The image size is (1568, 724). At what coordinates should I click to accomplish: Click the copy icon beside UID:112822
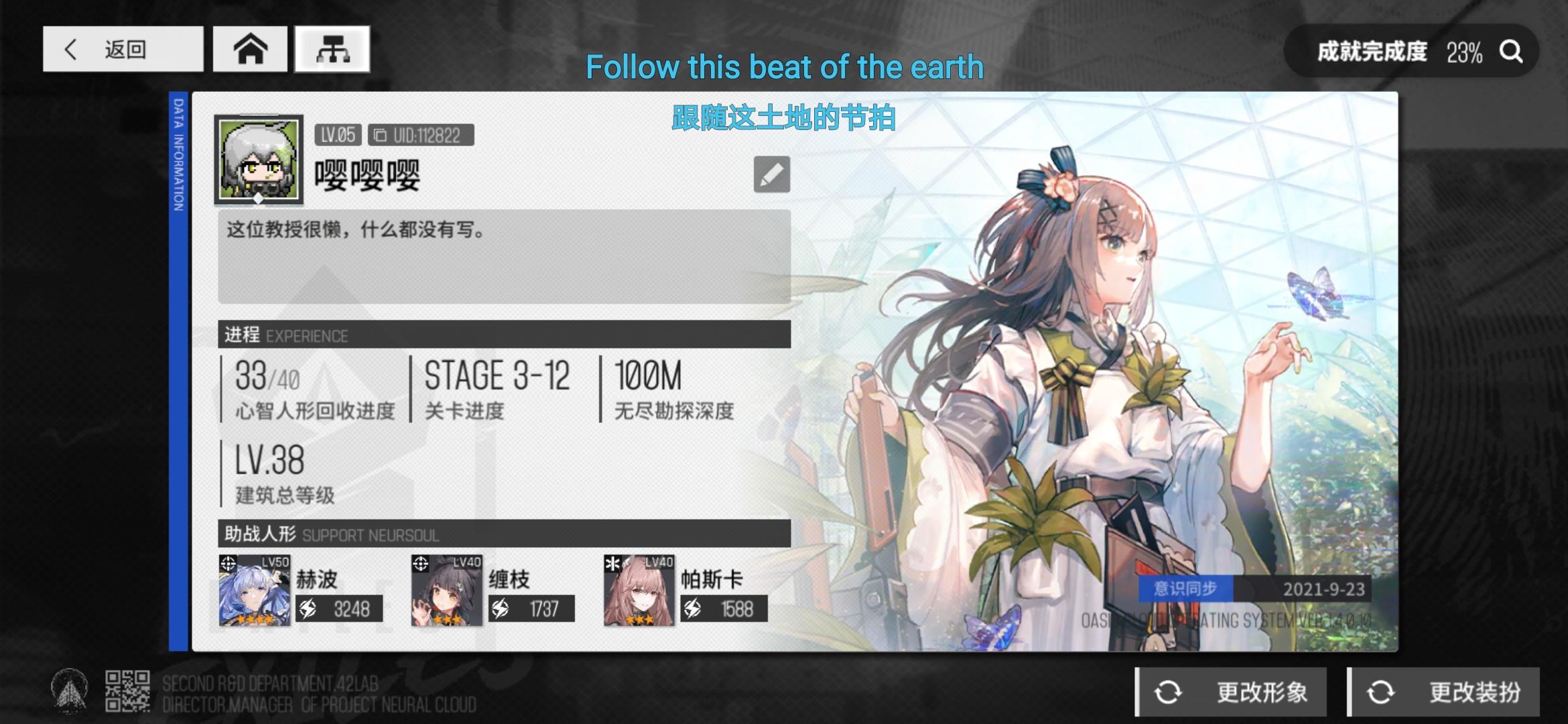(381, 136)
